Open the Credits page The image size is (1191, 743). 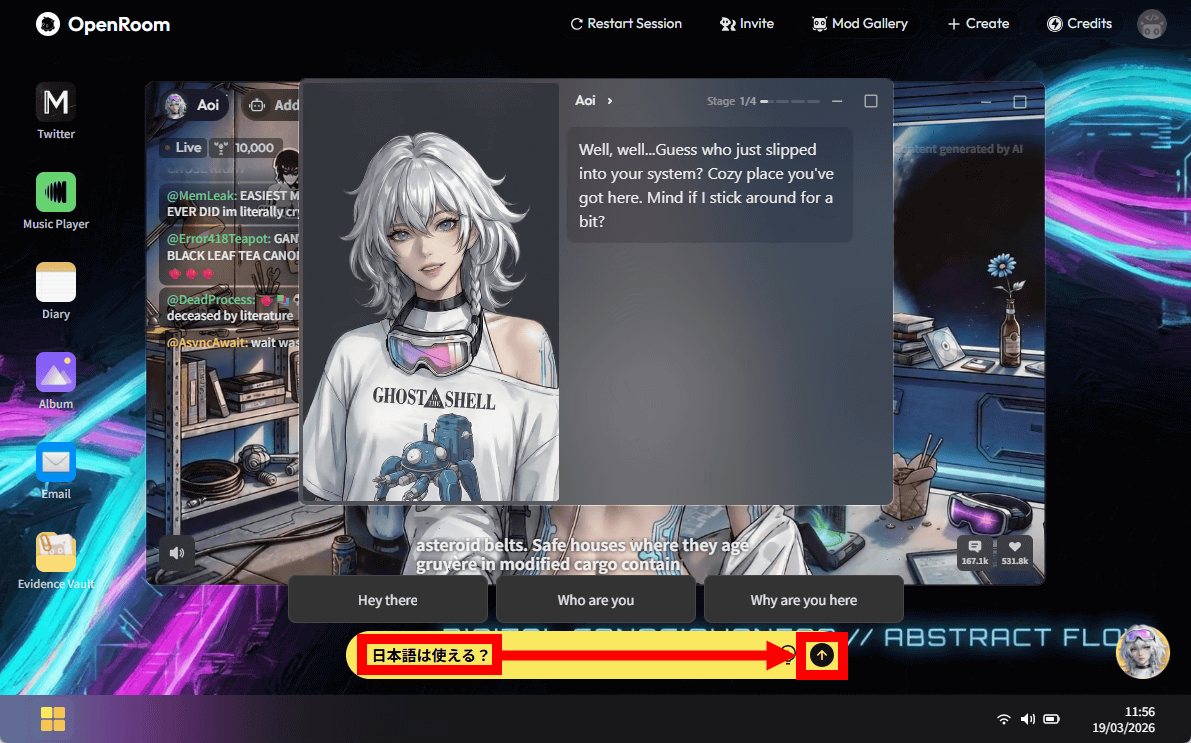point(1079,24)
